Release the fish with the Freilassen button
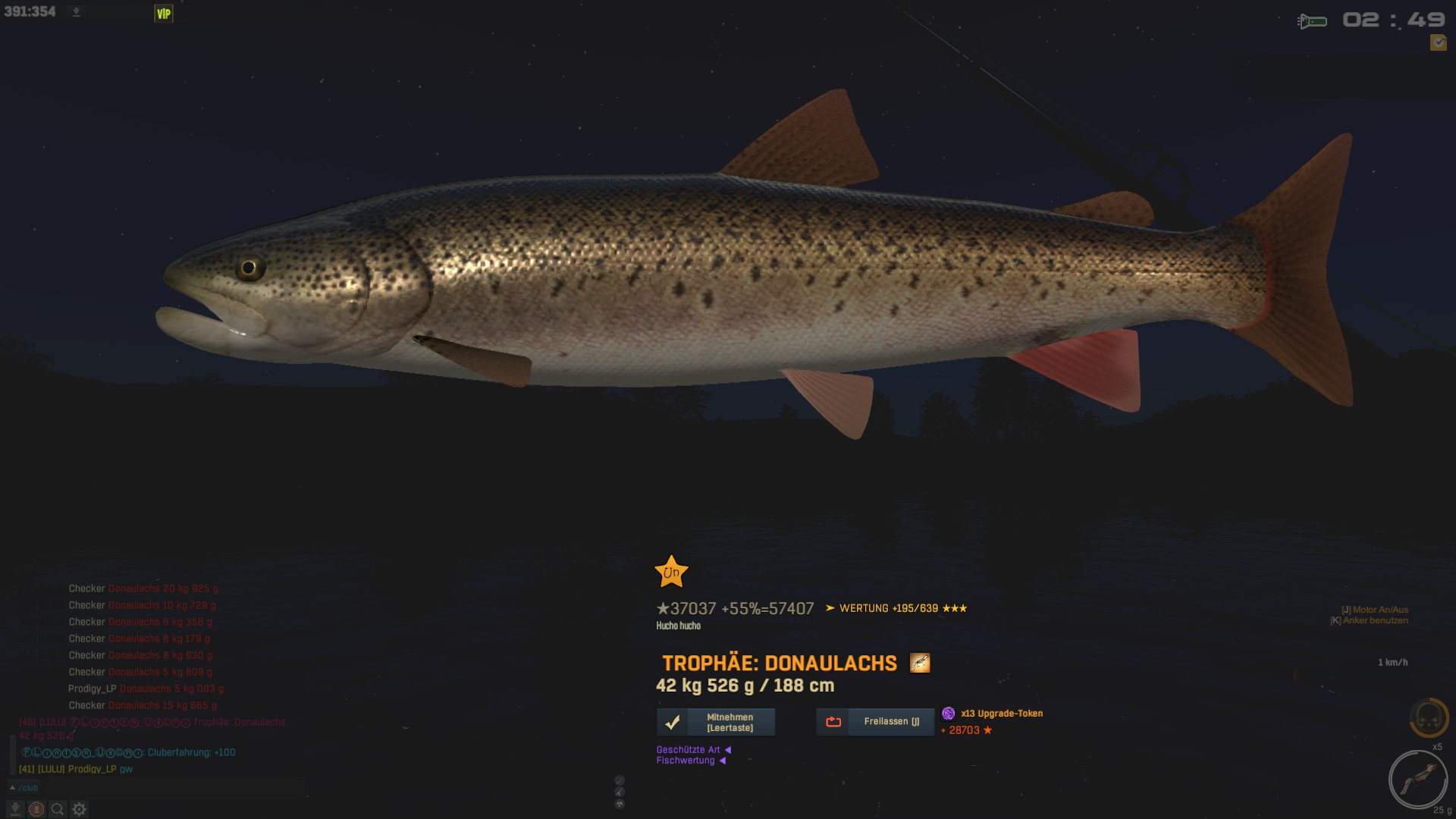Viewport: 1456px width, 819px height. pos(875,722)
